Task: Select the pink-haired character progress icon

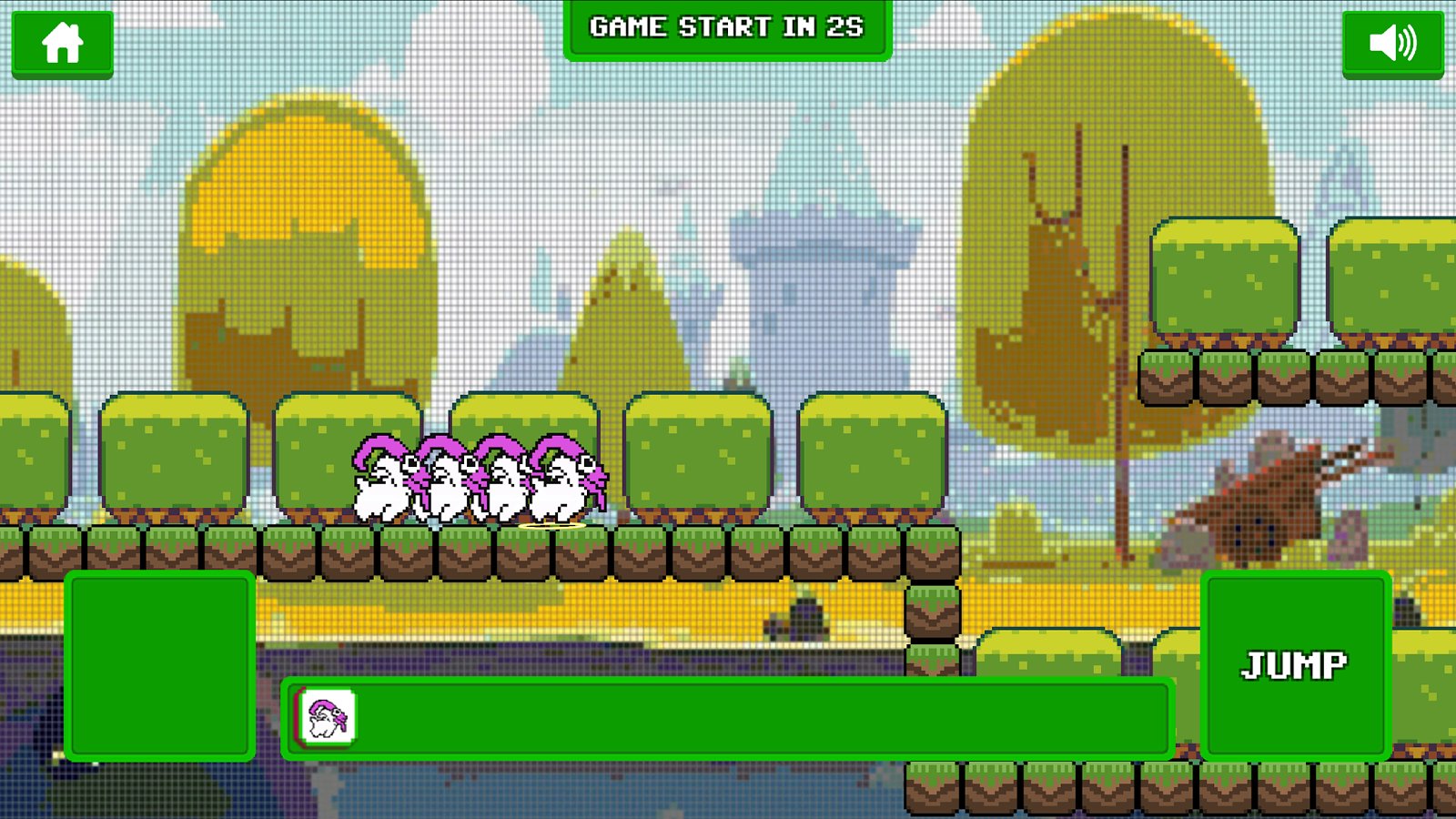Action: pos(328,717)
